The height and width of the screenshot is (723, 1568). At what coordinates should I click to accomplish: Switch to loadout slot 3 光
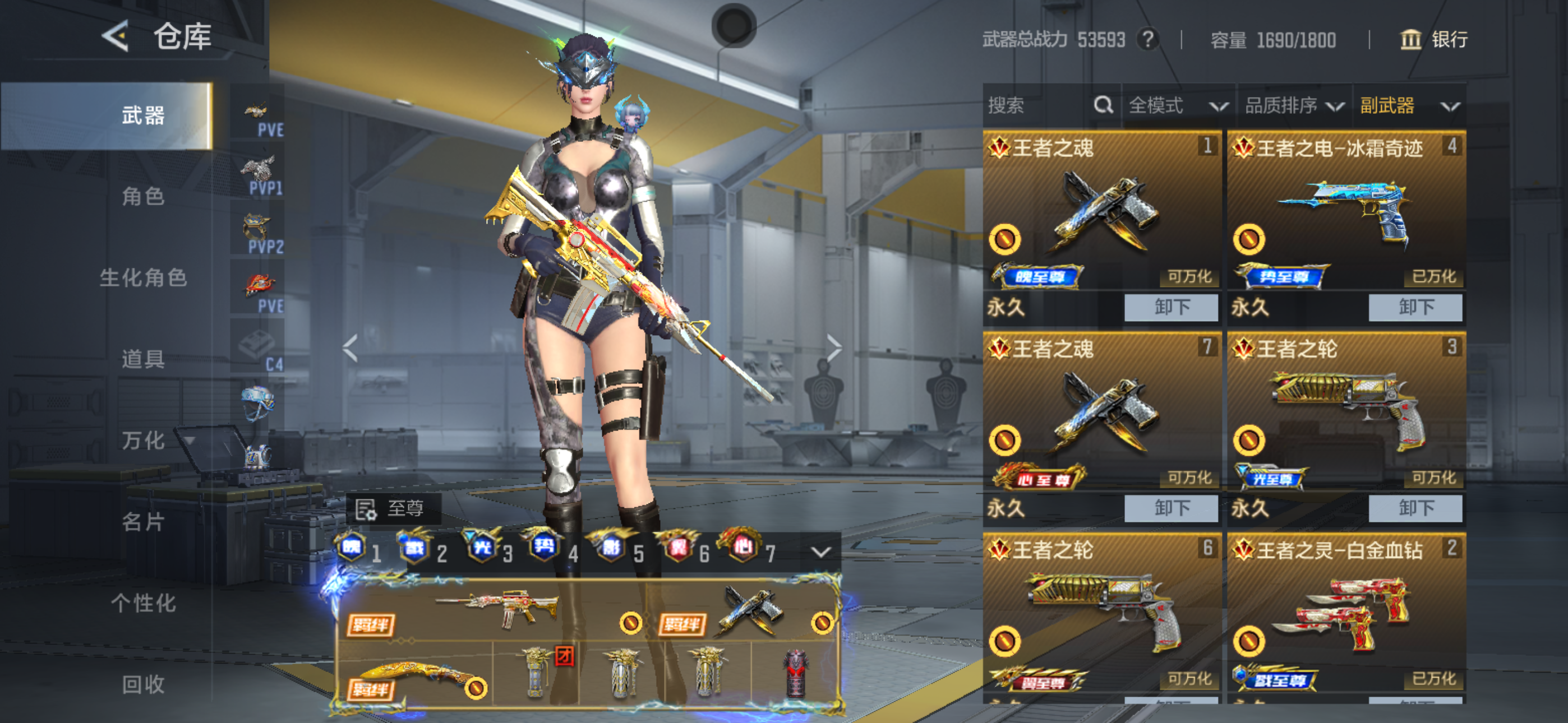click(x=487, y=548)
